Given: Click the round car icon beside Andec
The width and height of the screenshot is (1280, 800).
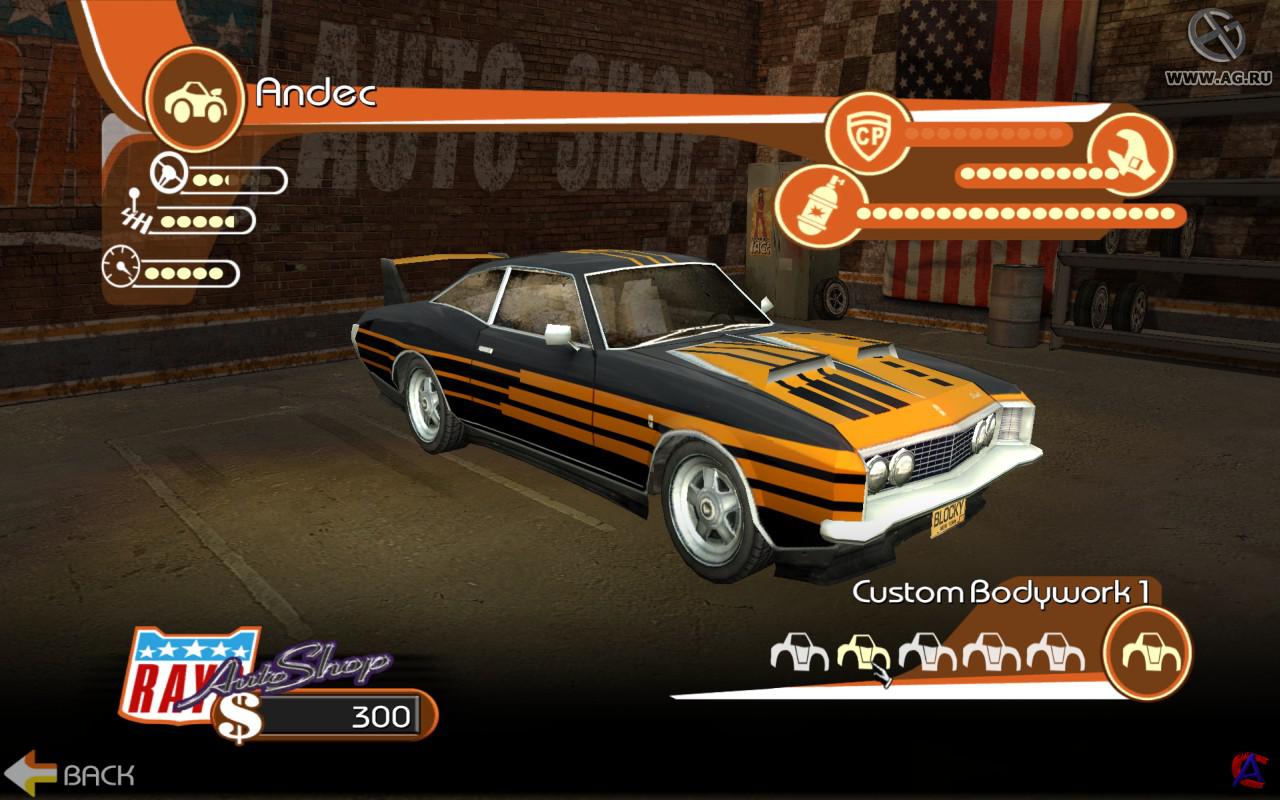Looking at the screenshot, I should [195, 97].
